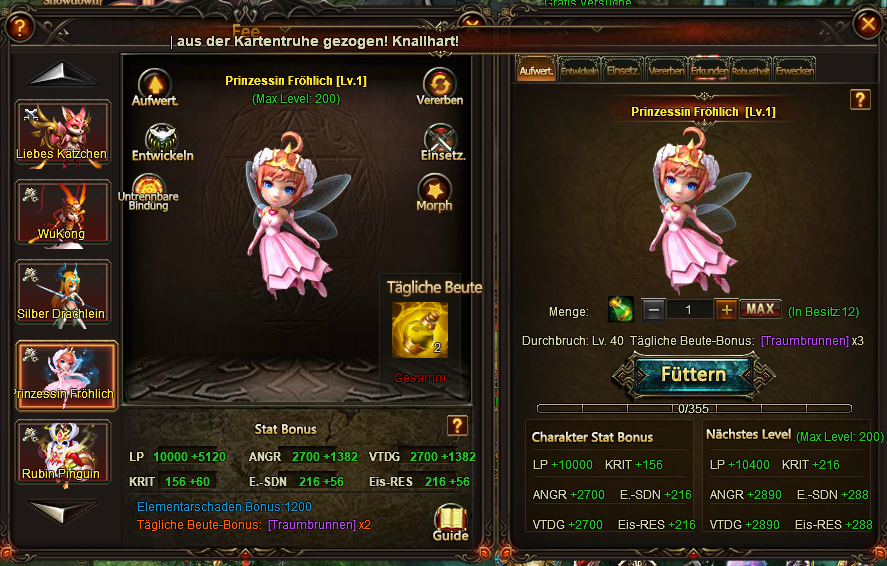Open the Guide book

click(x=451, y=520)
